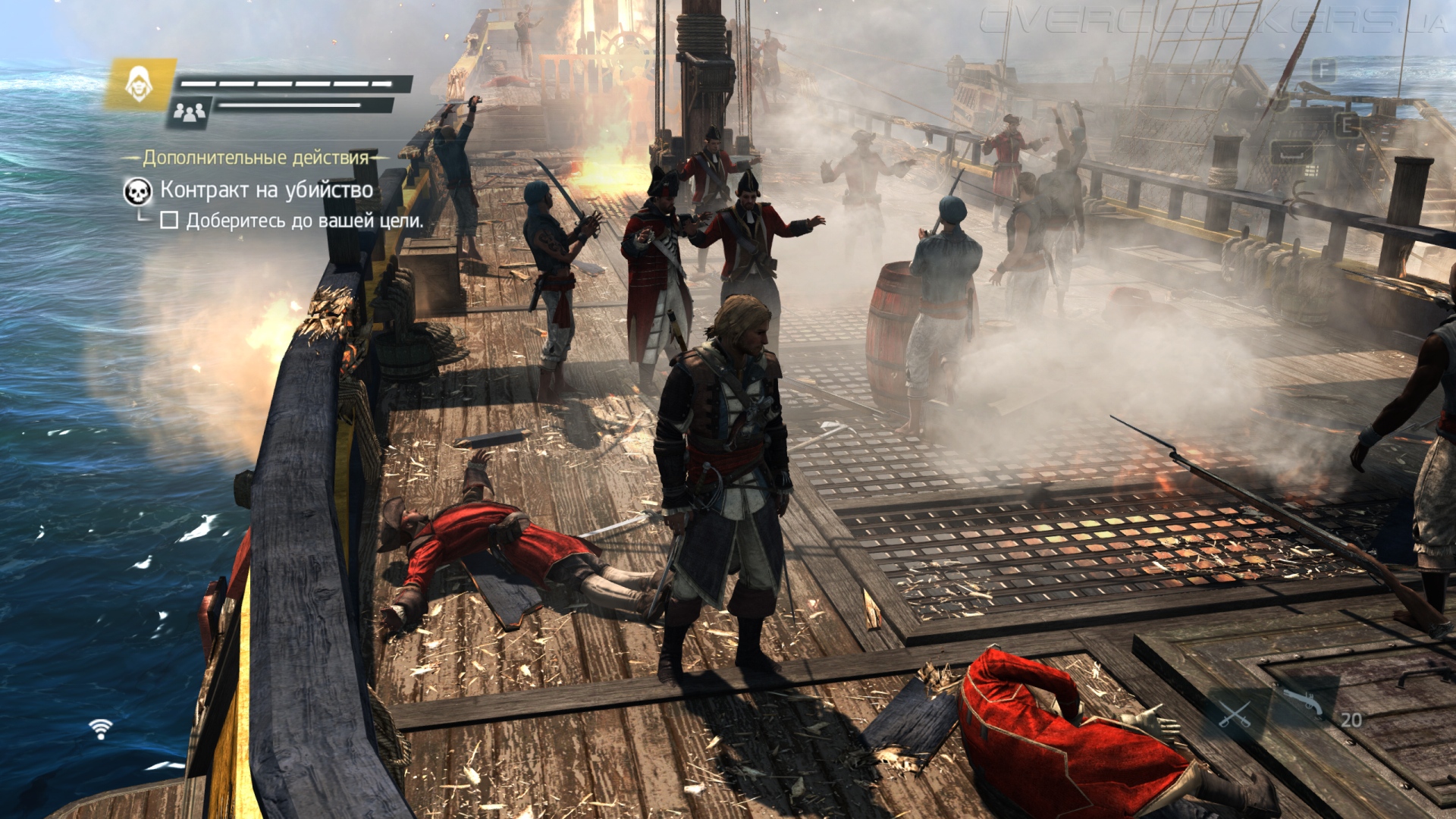Select the 'Контракт на убийство' objective title
1456x819 pixels.
click(266, 190)
